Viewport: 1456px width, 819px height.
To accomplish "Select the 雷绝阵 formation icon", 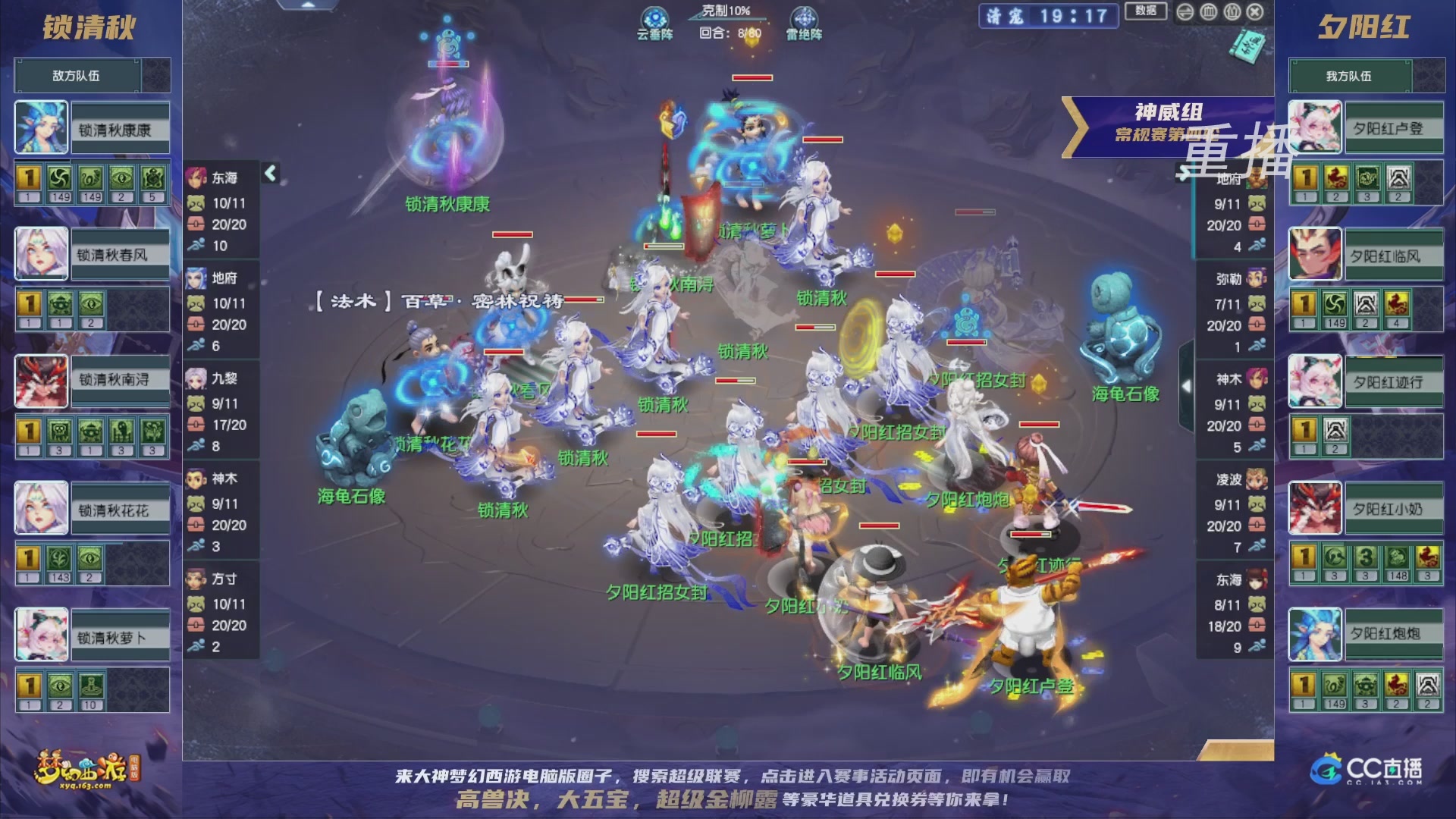I will (804, 17).
